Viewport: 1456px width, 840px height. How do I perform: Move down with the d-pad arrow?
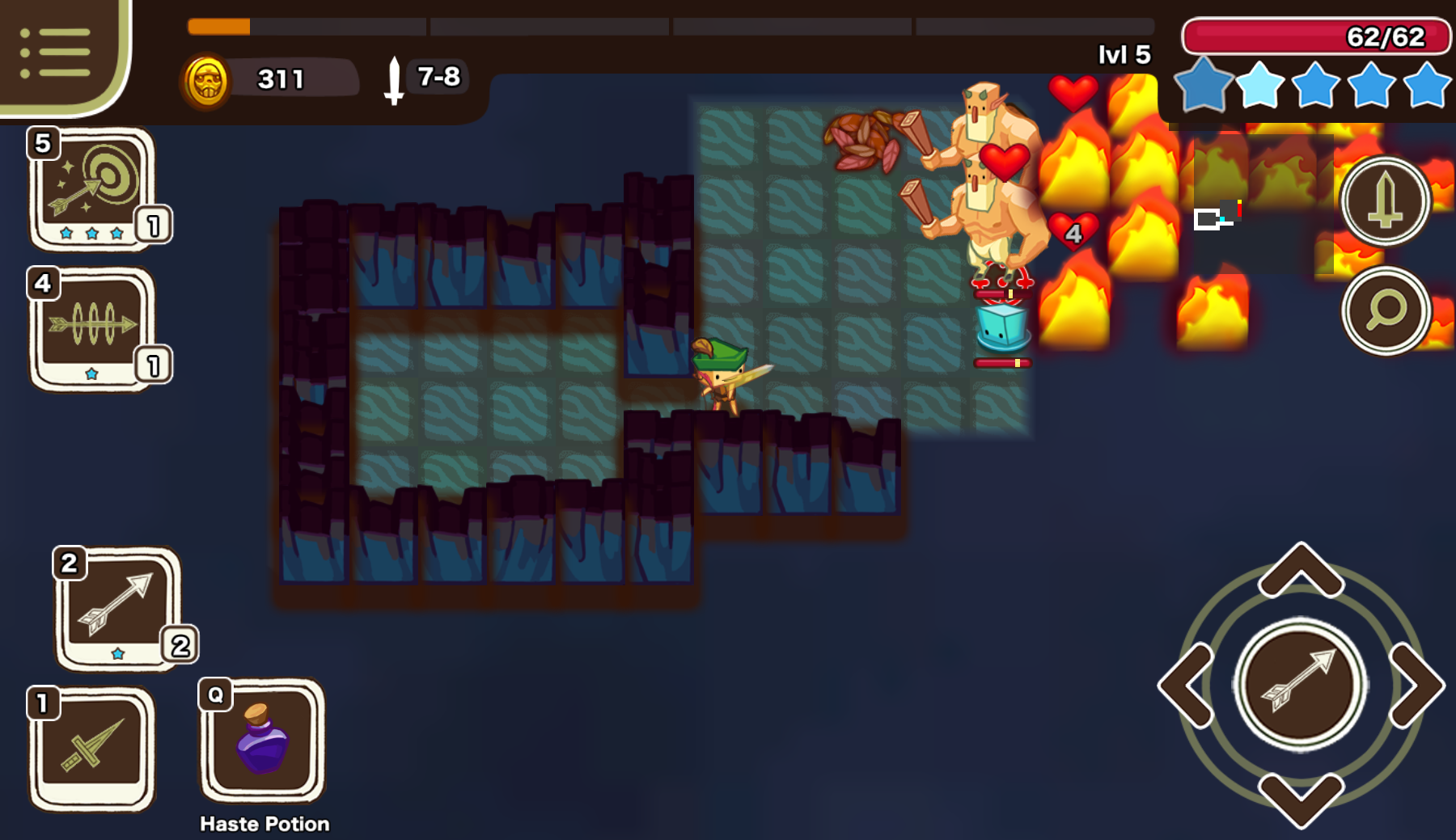tap(1301, 799)
